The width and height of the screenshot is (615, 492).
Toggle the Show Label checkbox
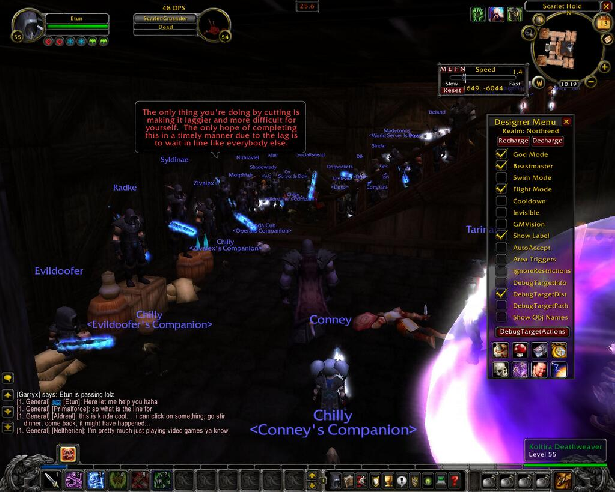click(501, 236)
